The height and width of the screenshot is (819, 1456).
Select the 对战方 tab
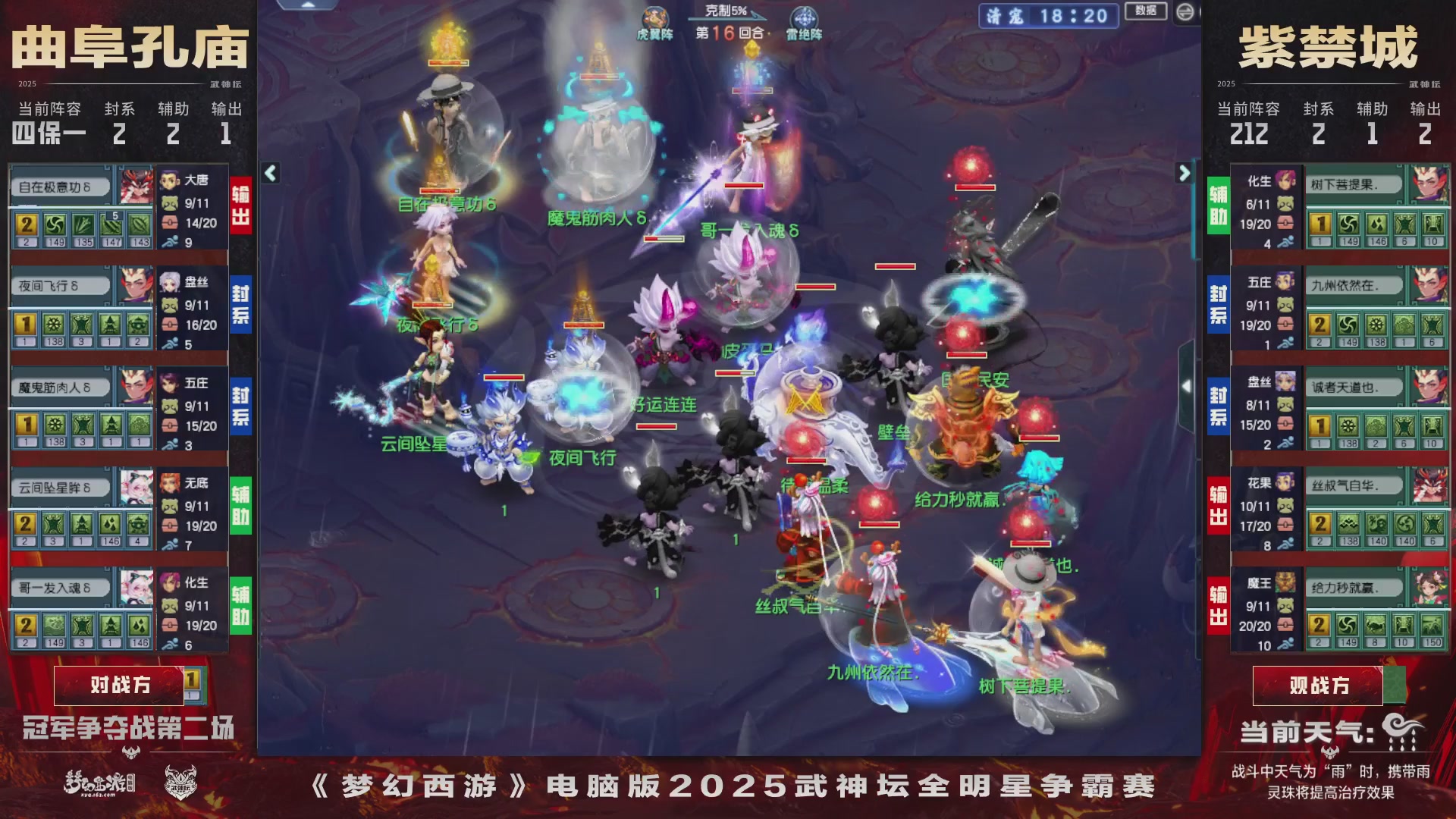121,684
